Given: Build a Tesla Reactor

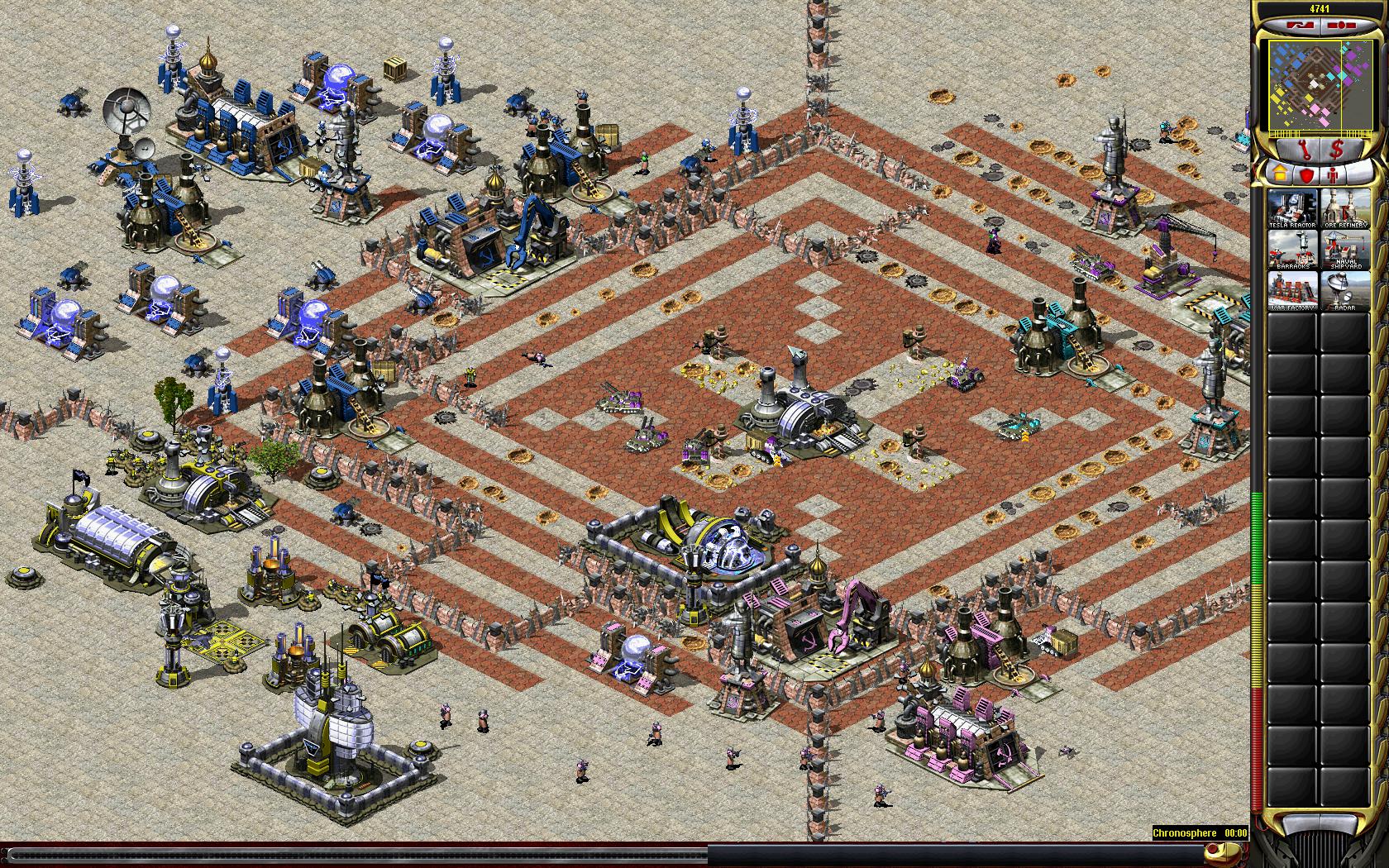Looking at the screenshot, I should tap(1293, 208).
